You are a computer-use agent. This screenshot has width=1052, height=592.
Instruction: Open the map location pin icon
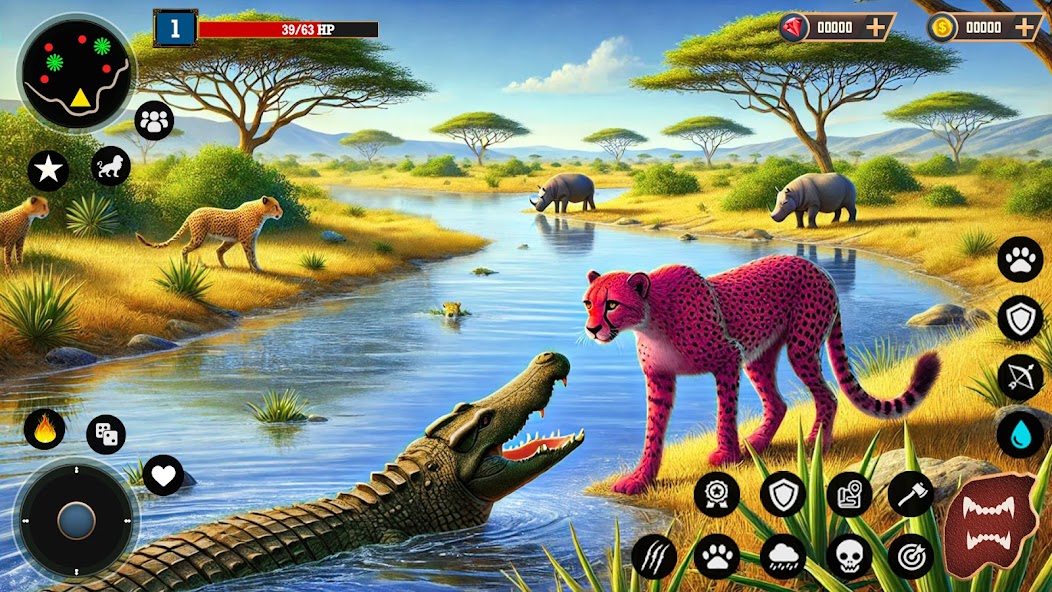point(849,493)
